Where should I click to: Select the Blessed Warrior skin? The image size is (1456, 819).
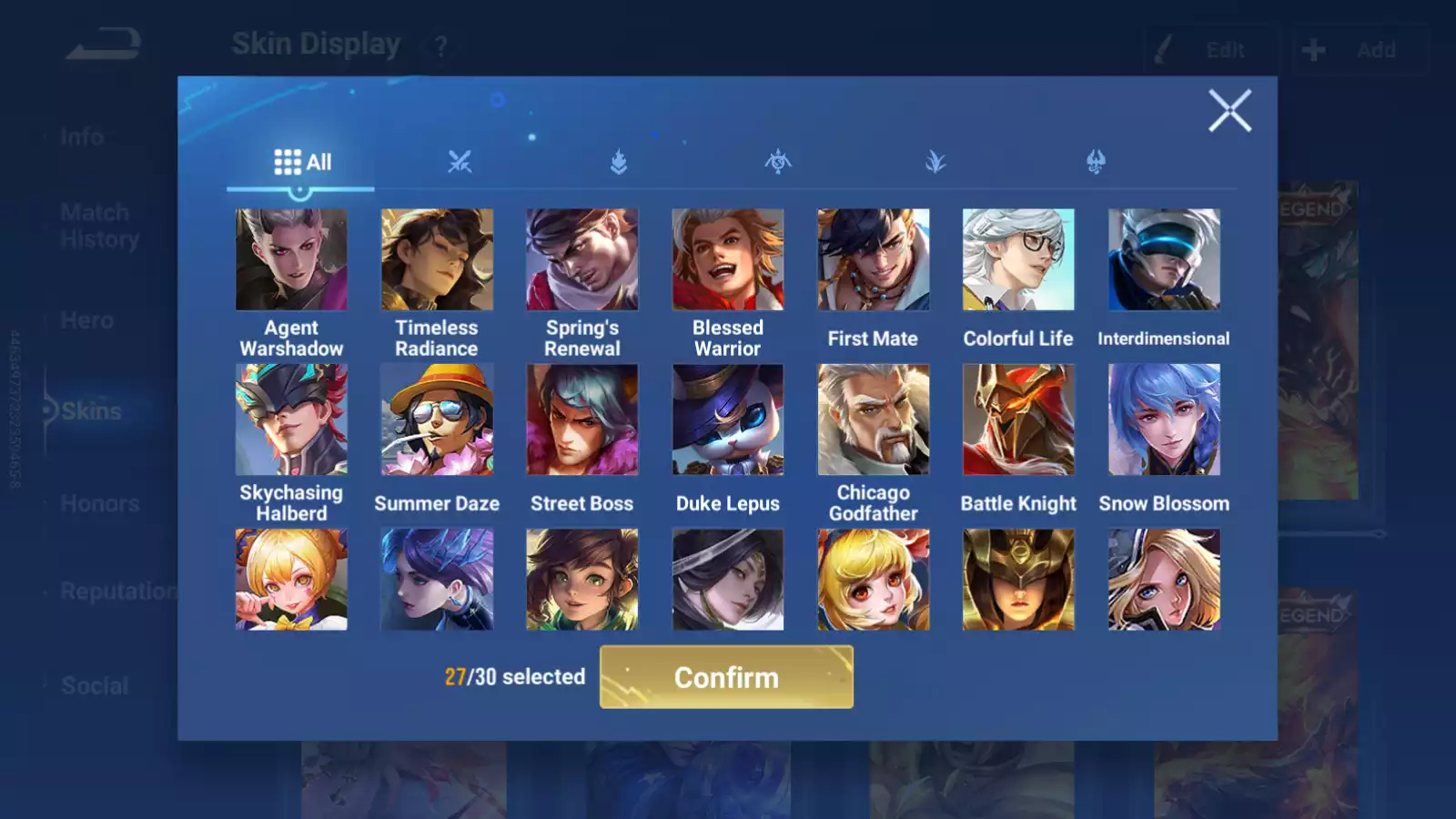point(728,260)
